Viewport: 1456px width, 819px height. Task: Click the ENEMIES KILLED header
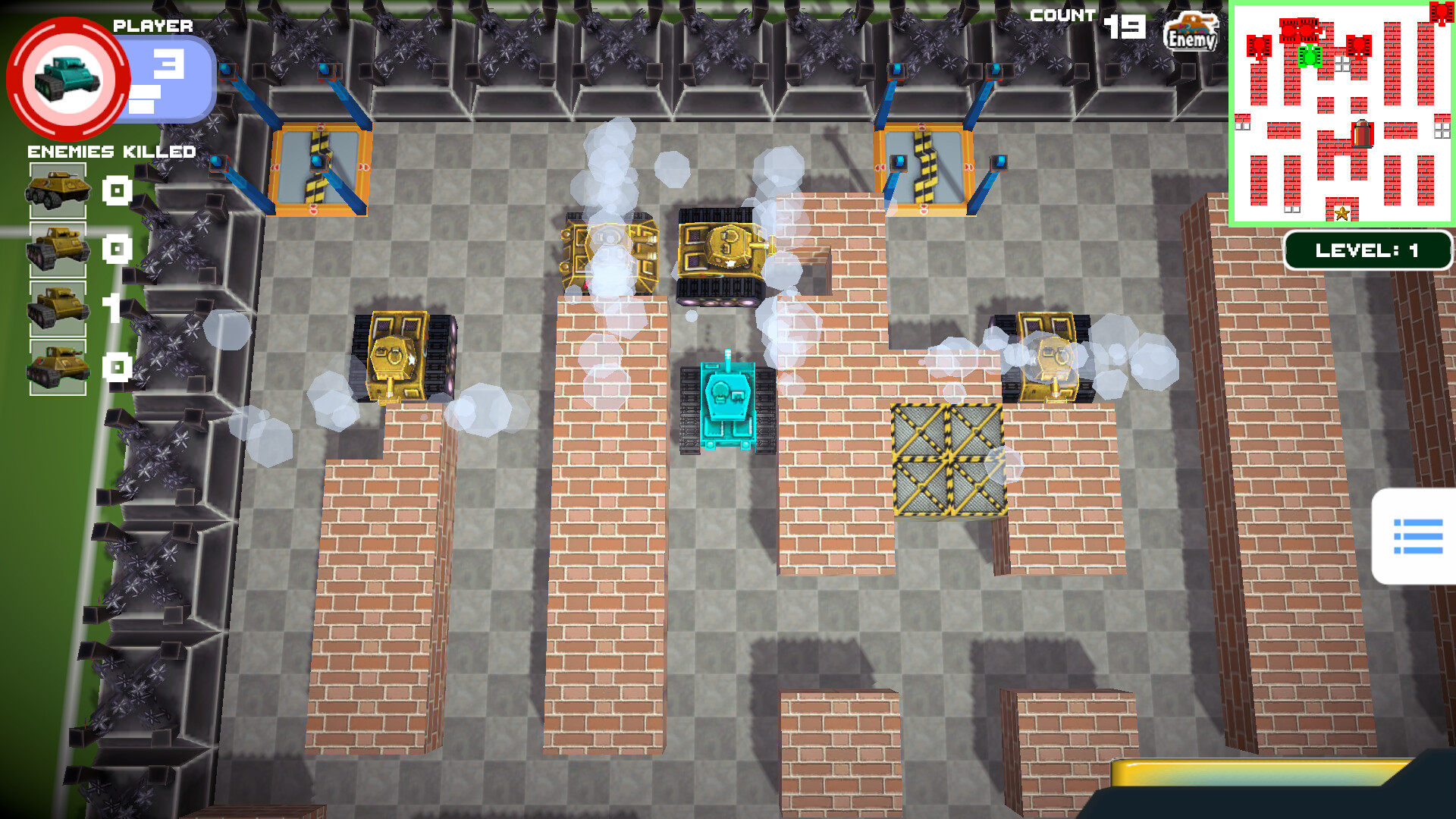(111, 152)
